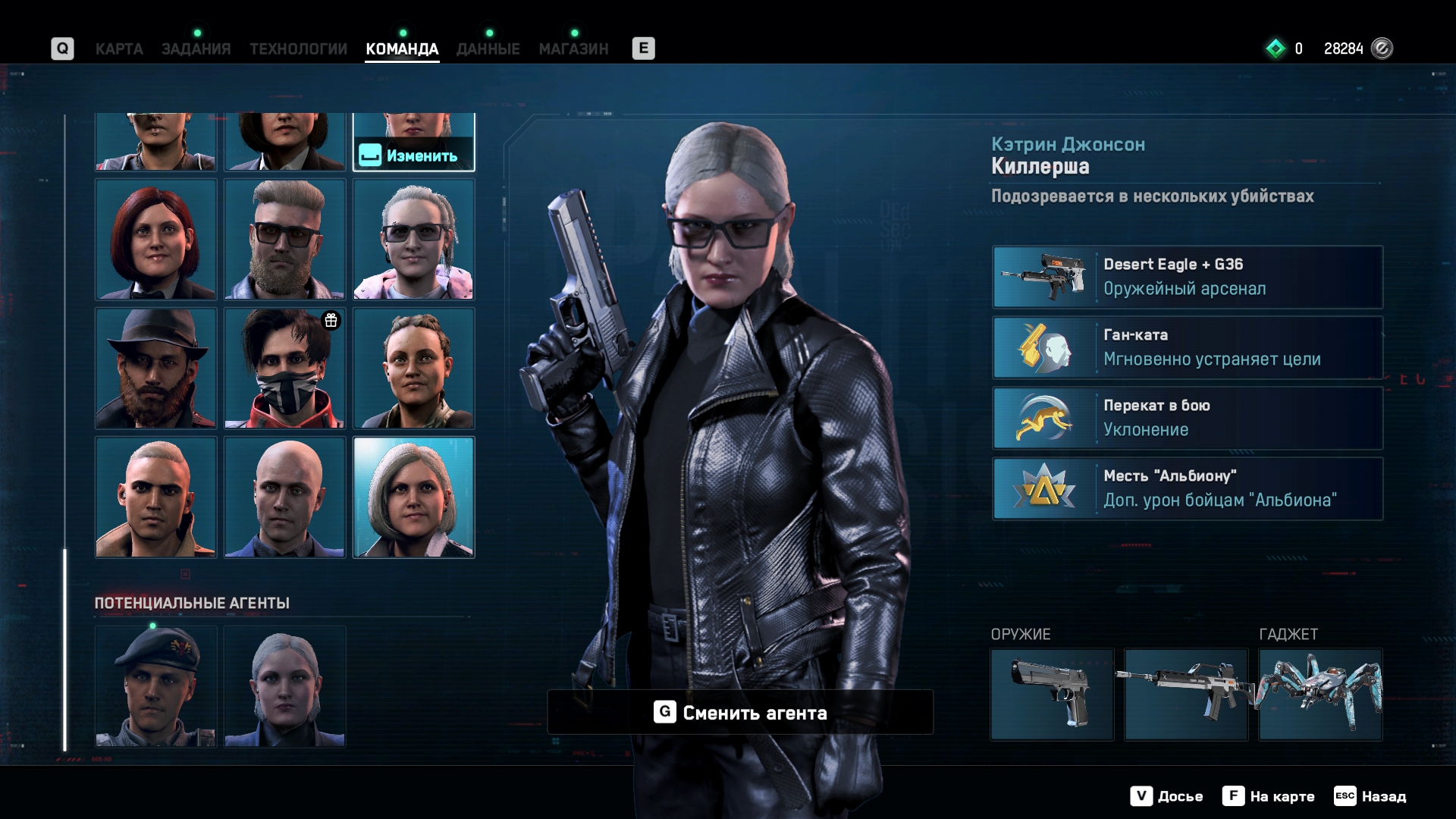This screenshot has width=1456, height=819.
Task: Pick the agent in the pink jacket
Action: click(x=413, y=240)
